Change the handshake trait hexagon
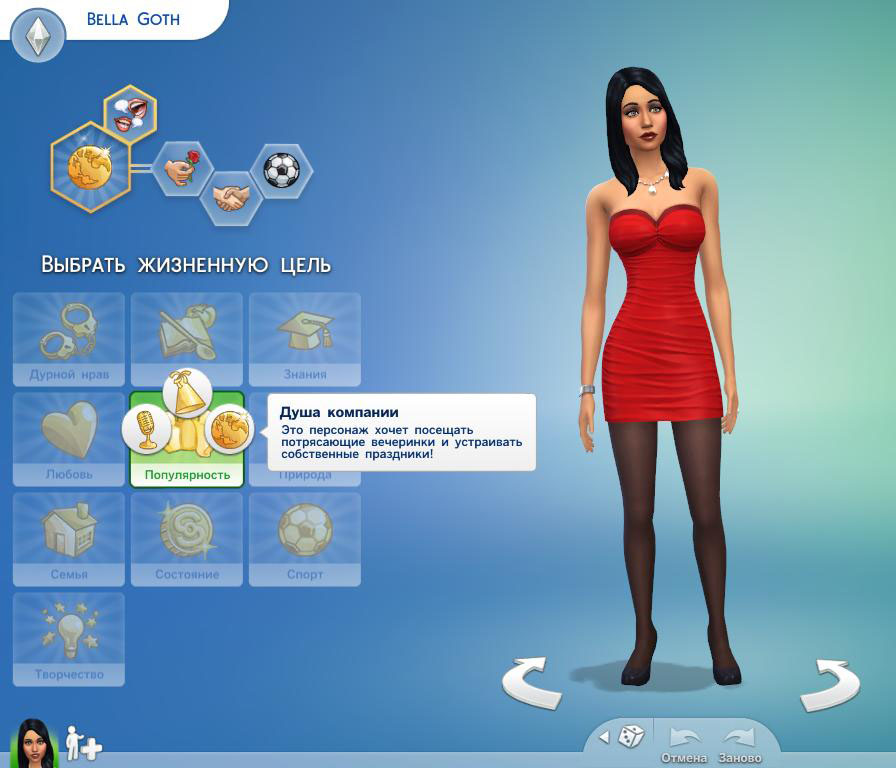The image size is (896, 768). tap(231, 197)
